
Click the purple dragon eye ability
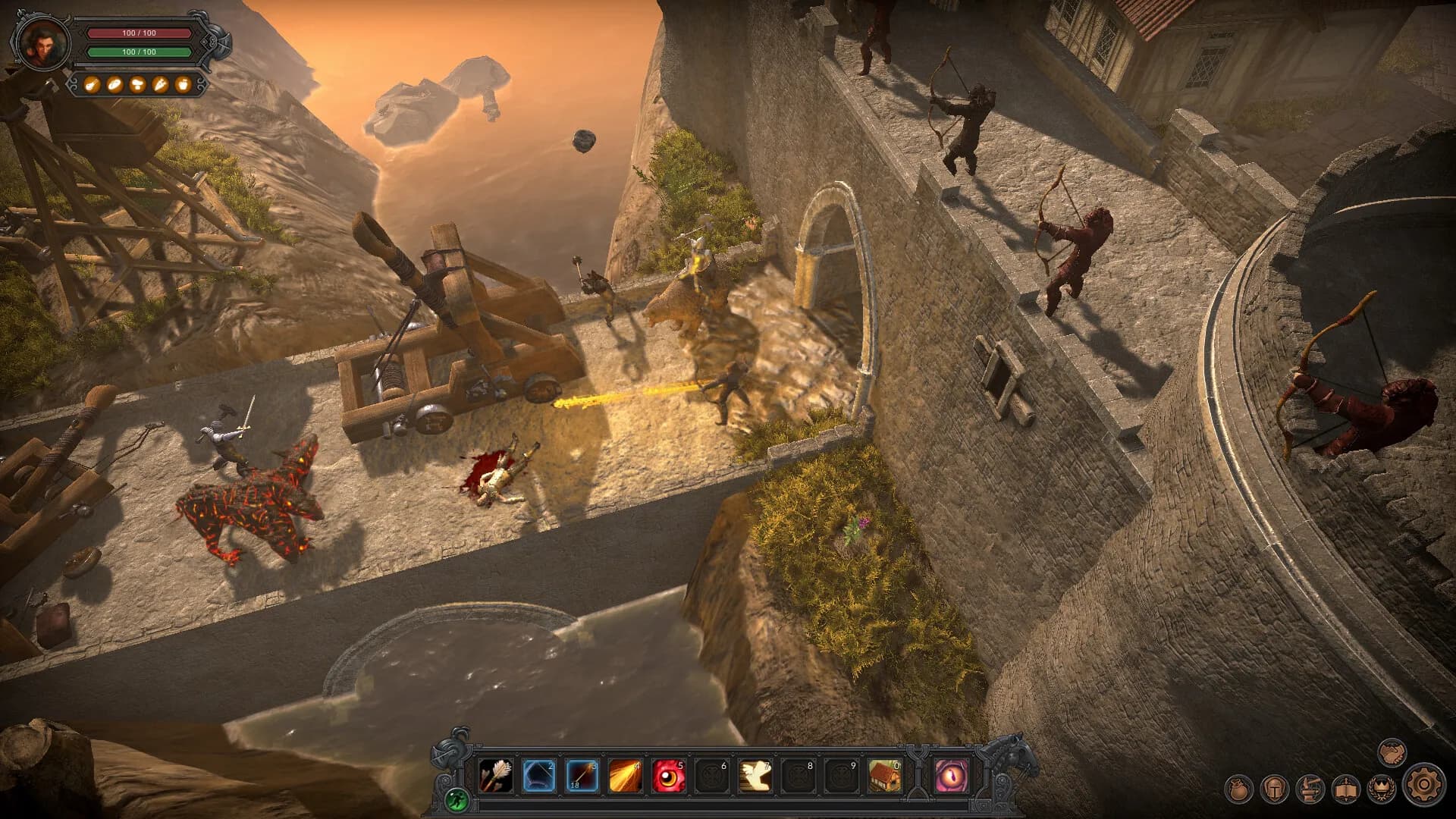[x=951, y=776]
